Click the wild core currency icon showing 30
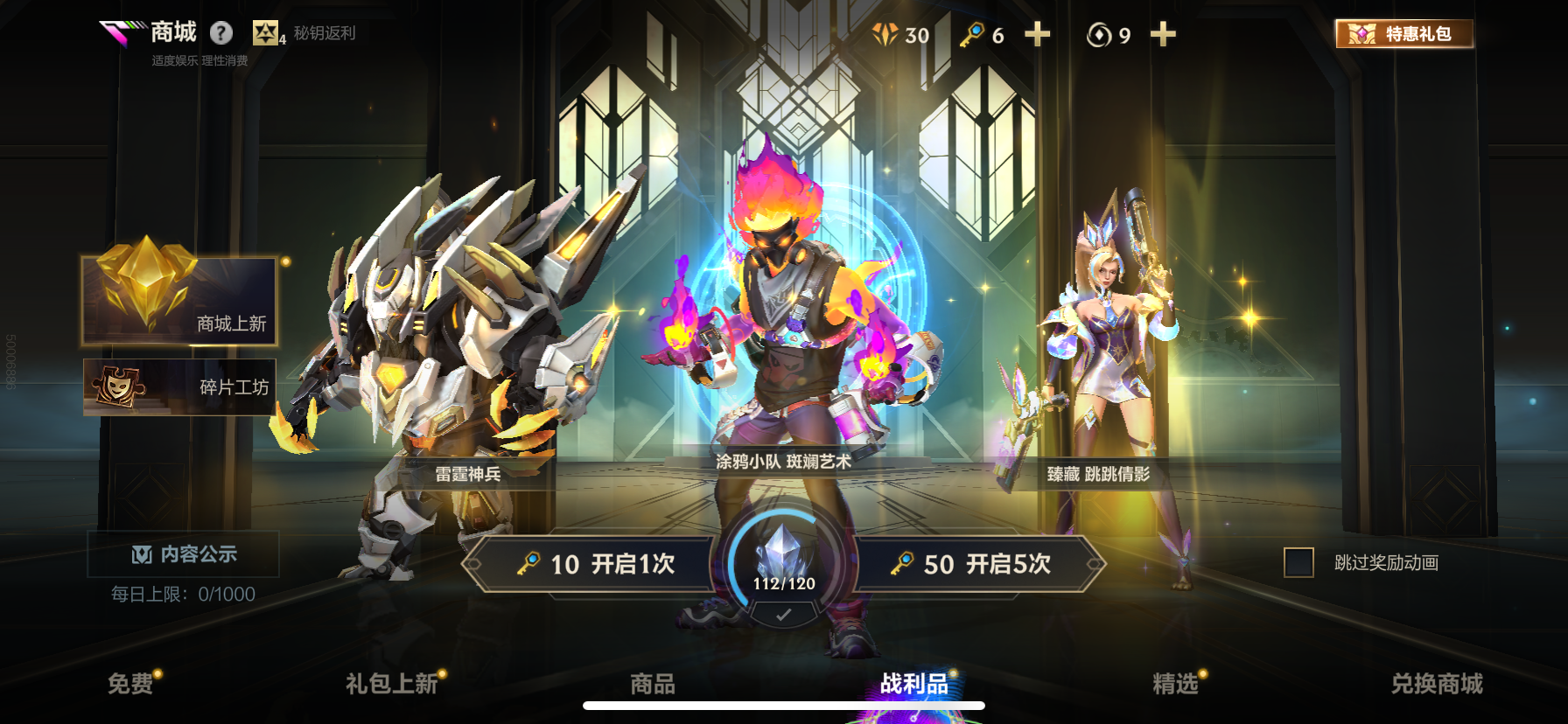This screenshot has height=724, width=1568. pos(883,35)
